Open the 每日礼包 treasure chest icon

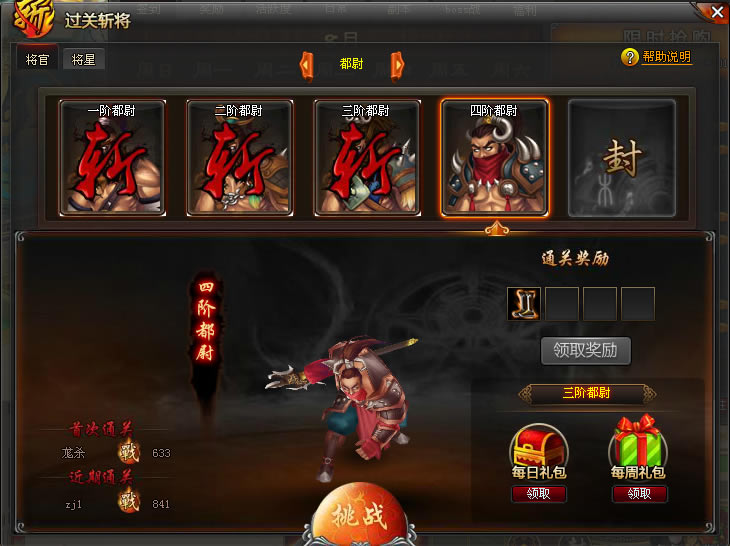[x=538, y=444]
